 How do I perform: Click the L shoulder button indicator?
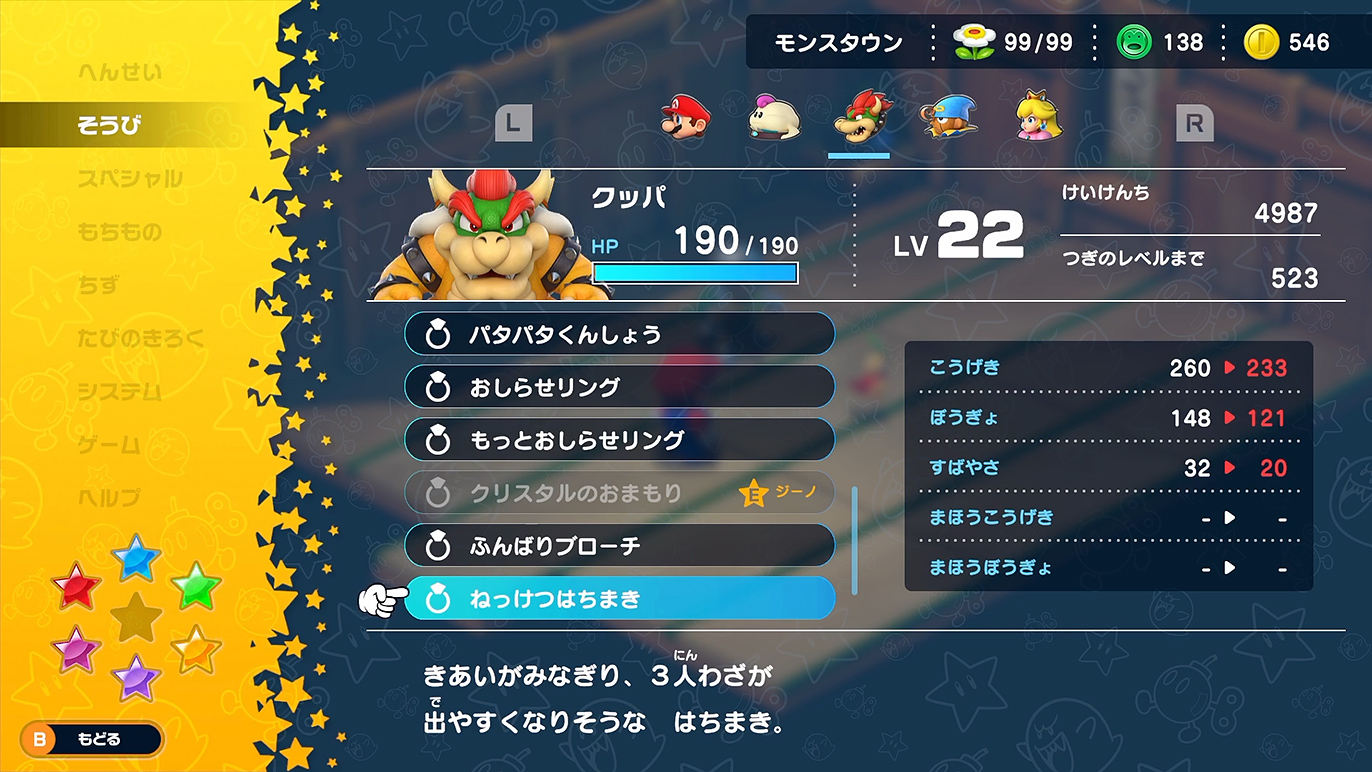tap(513, 124)
